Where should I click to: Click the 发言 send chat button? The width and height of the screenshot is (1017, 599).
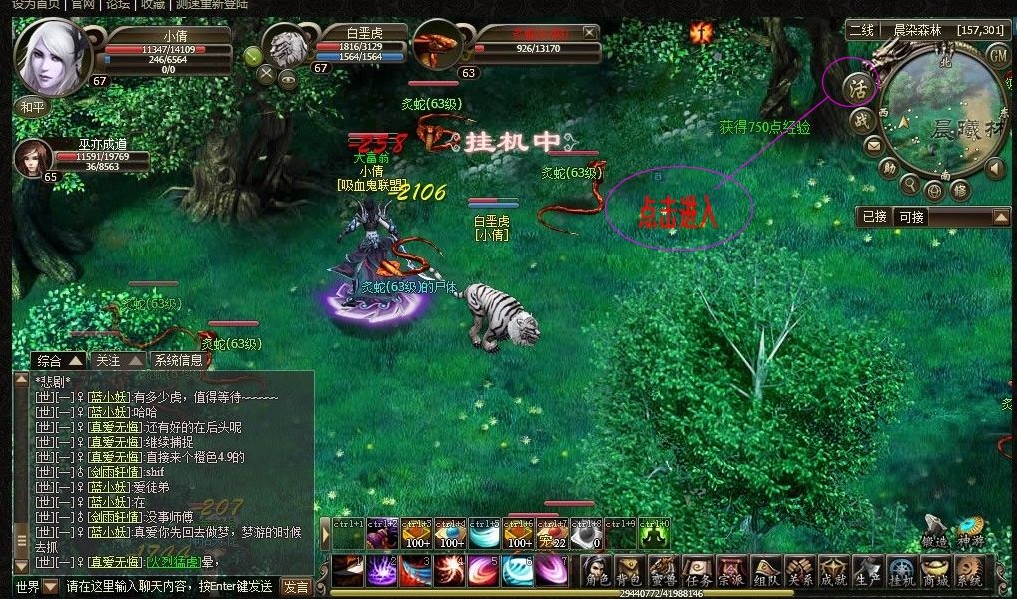coord(296,587)
